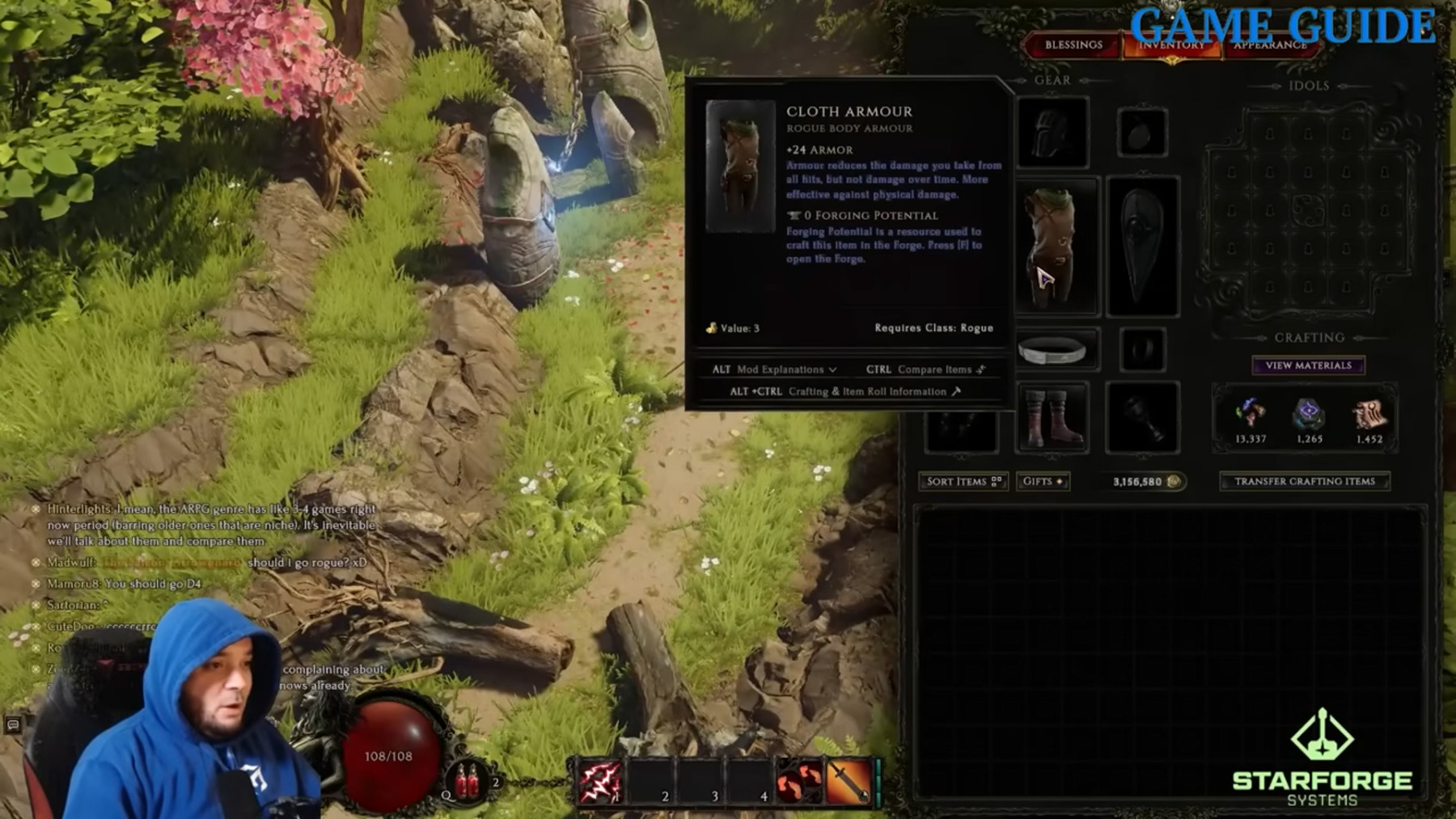Select the equipped belt slot
The height and width of the screenshot is (819, 1456).
1052,351
